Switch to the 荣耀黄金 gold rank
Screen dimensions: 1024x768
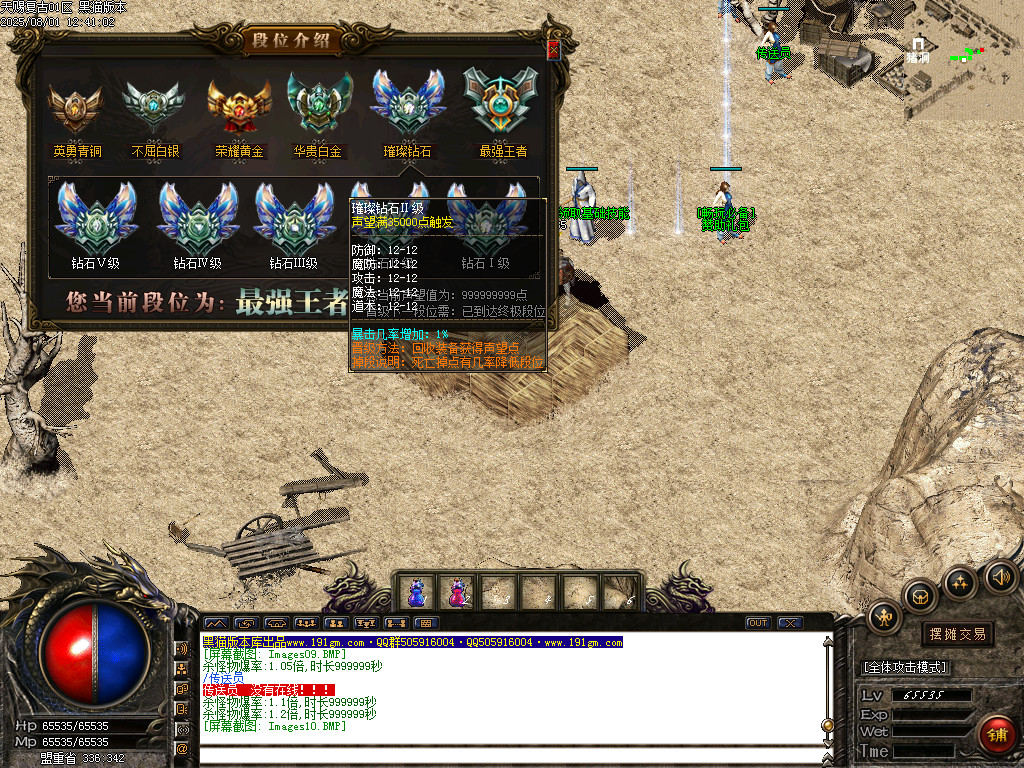pos(239,107)
